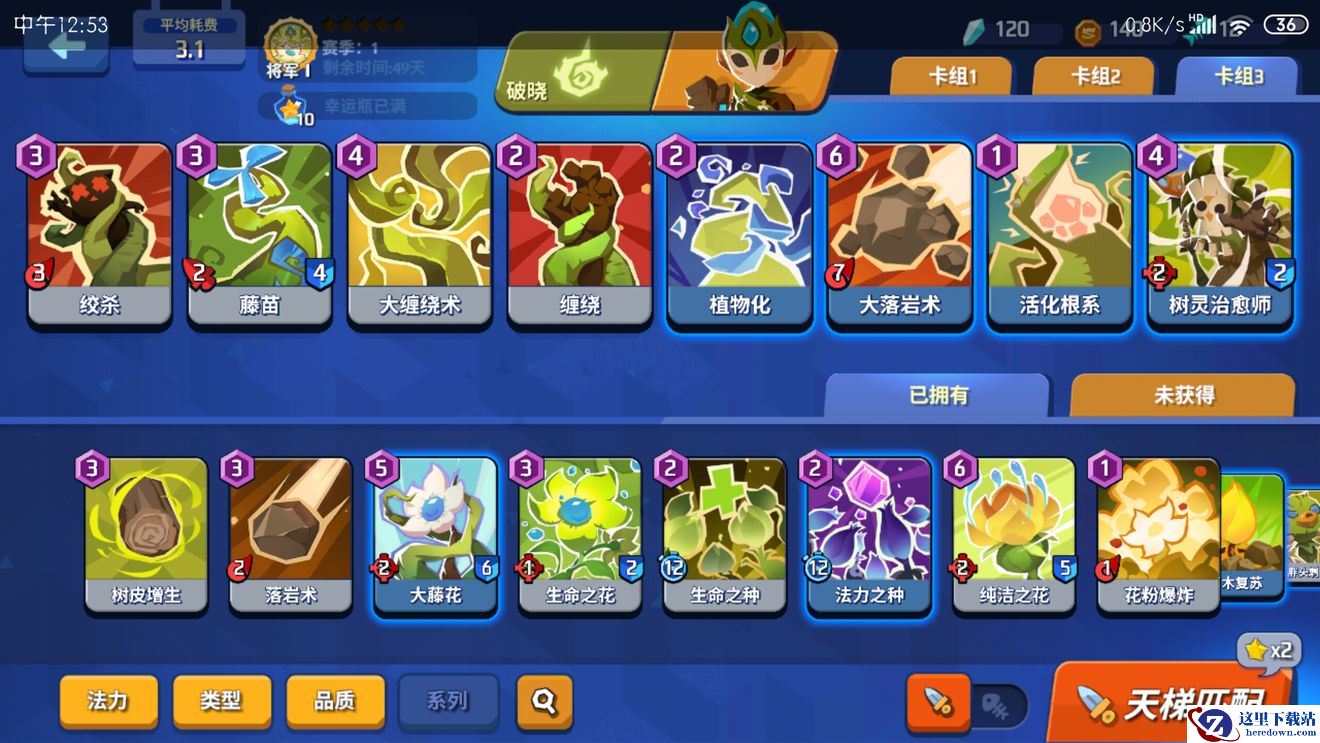
Task: Show the 已拥有 owned cards tab
Action: [x=938, y=396]
